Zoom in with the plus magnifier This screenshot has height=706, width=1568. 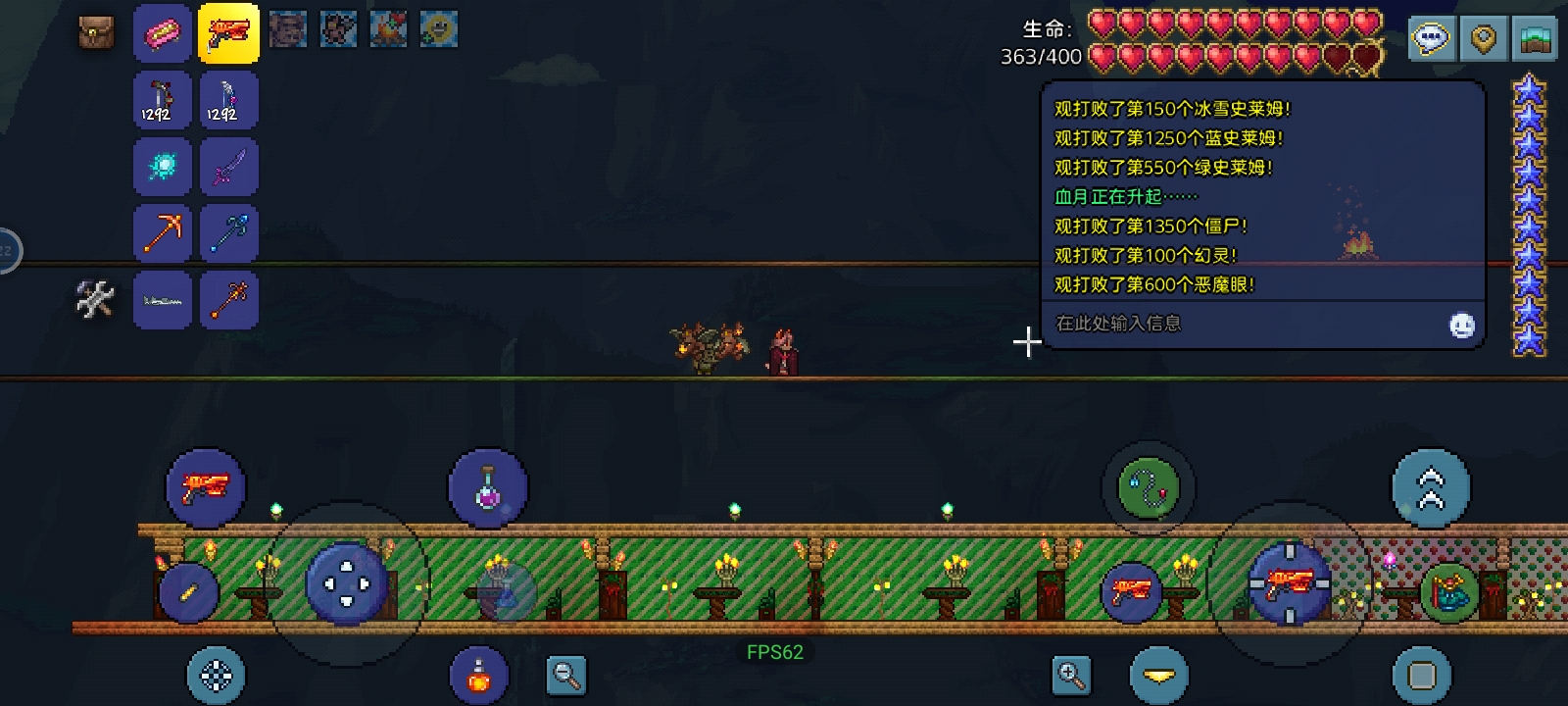click(1071, 675)
